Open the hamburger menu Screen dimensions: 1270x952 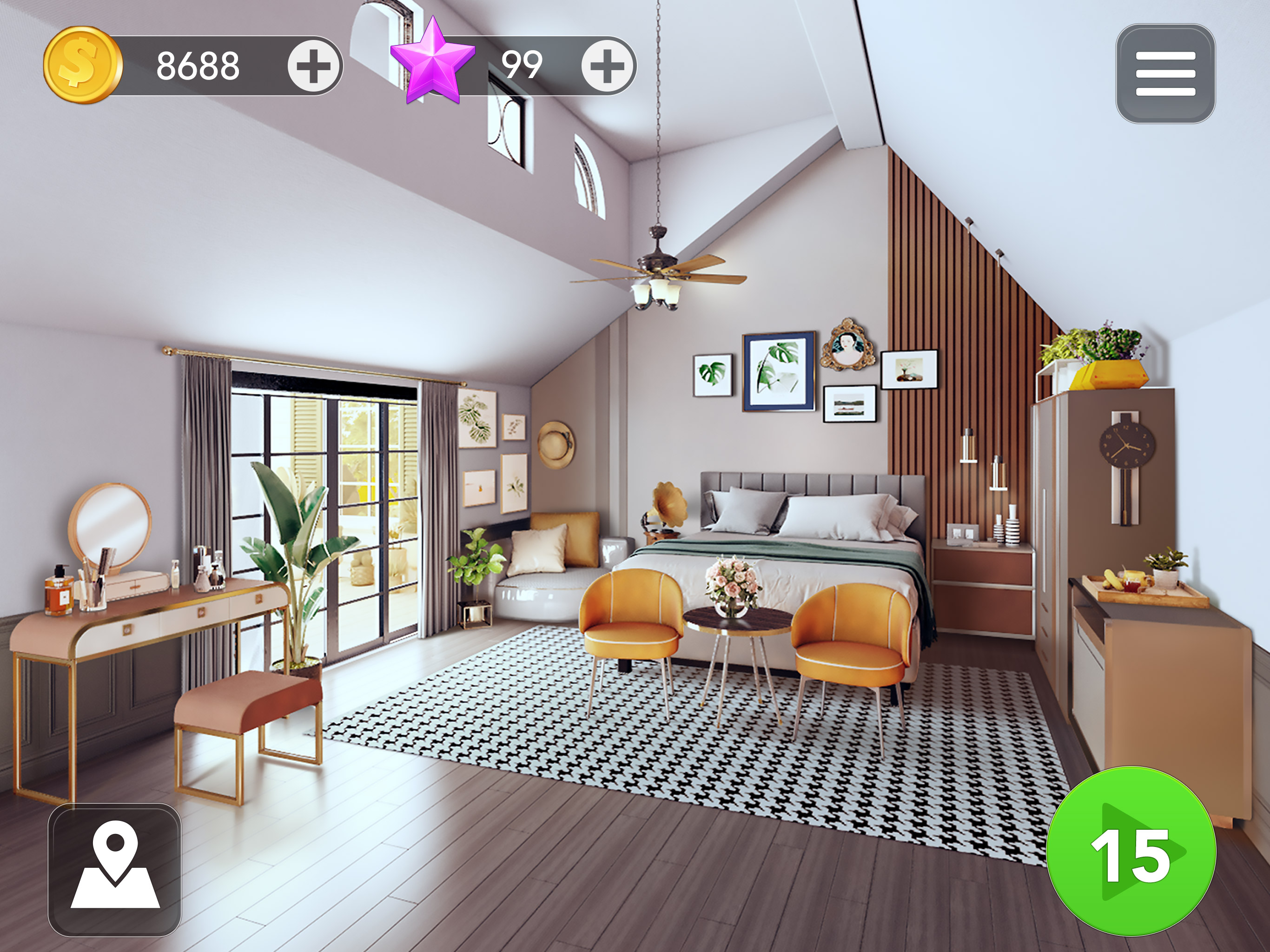click(x=1165, y=73)
